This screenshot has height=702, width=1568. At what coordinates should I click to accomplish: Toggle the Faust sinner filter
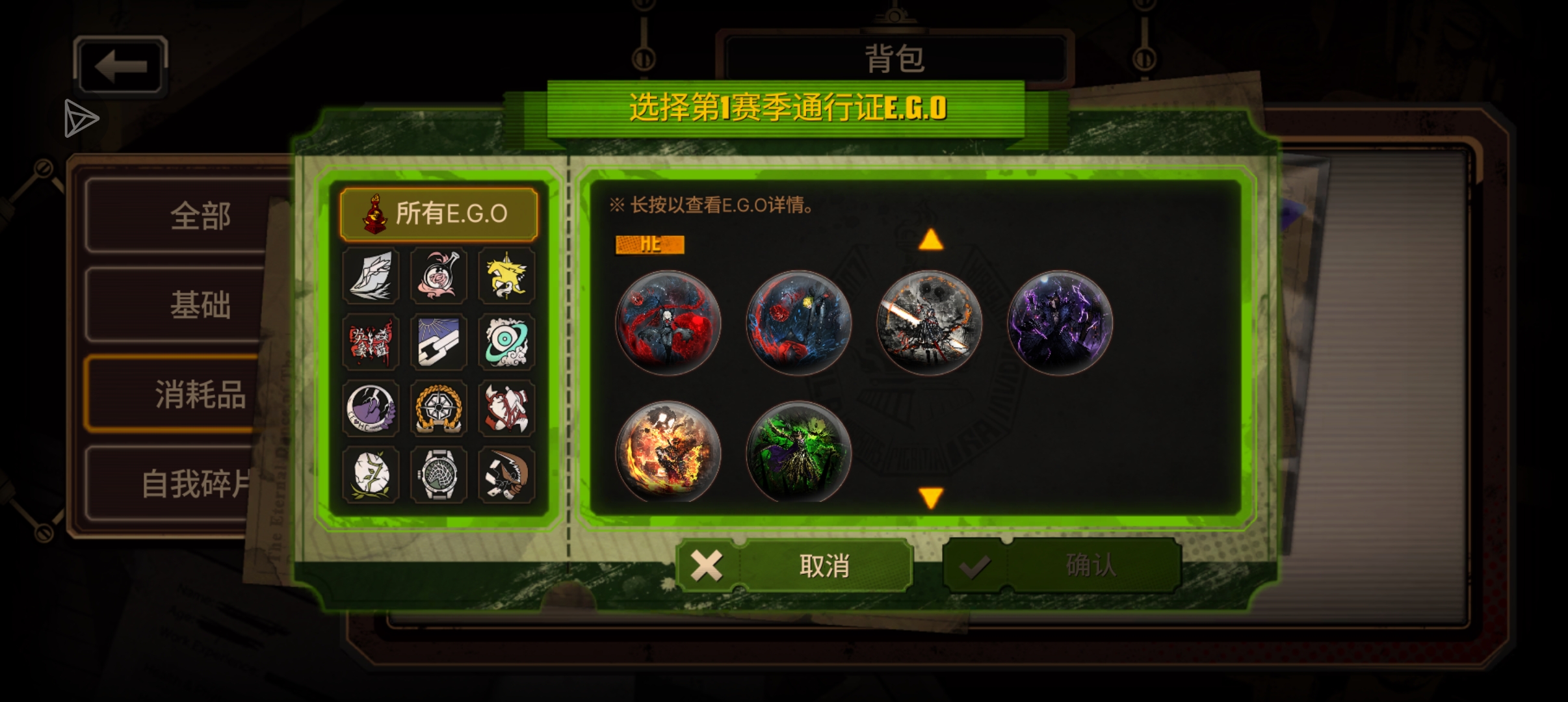point(439,276)
